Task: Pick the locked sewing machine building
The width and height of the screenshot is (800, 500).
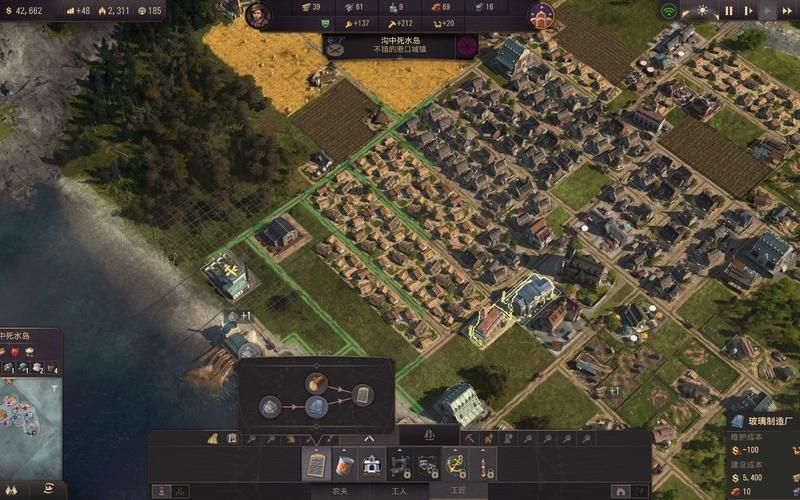Action: coord(400,464)
